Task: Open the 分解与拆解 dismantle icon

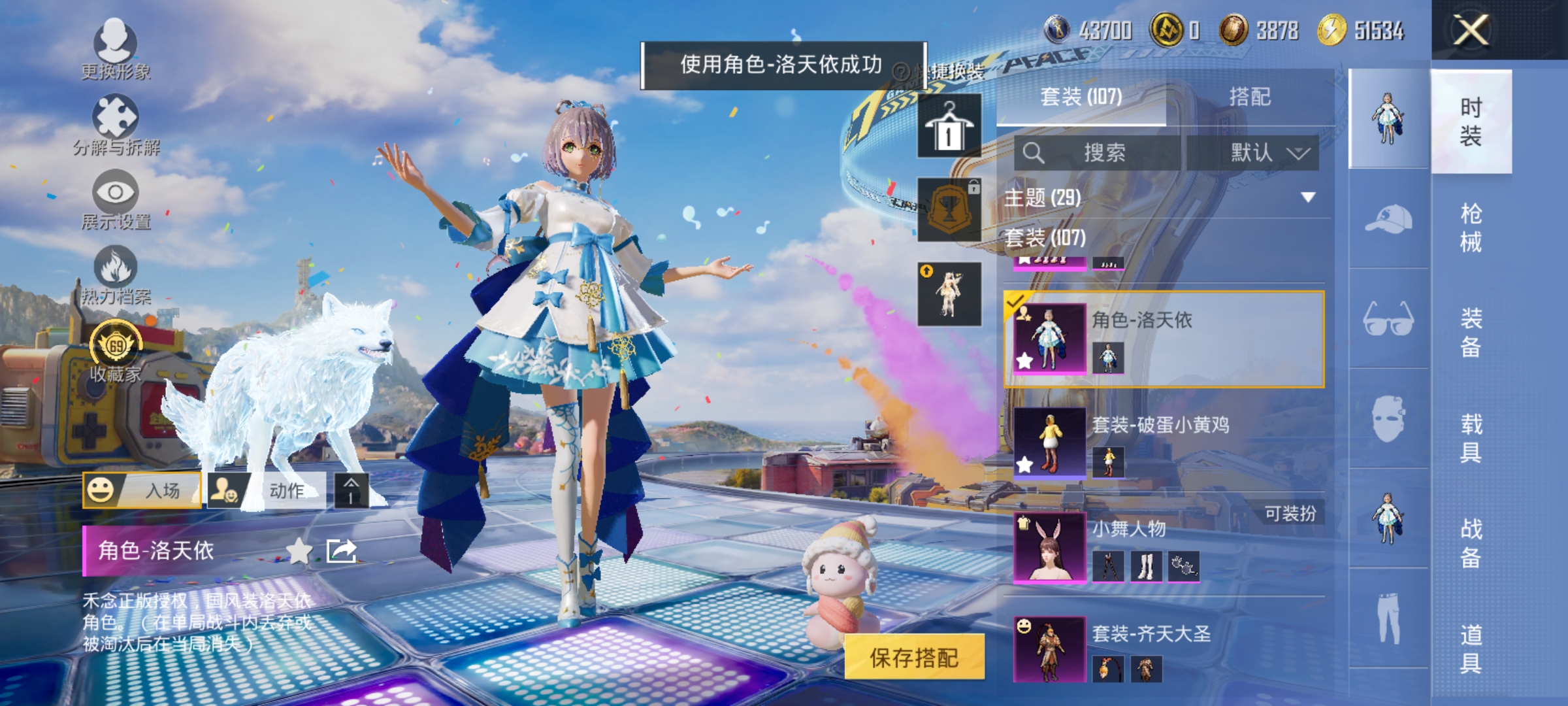Action: point(116,118)
